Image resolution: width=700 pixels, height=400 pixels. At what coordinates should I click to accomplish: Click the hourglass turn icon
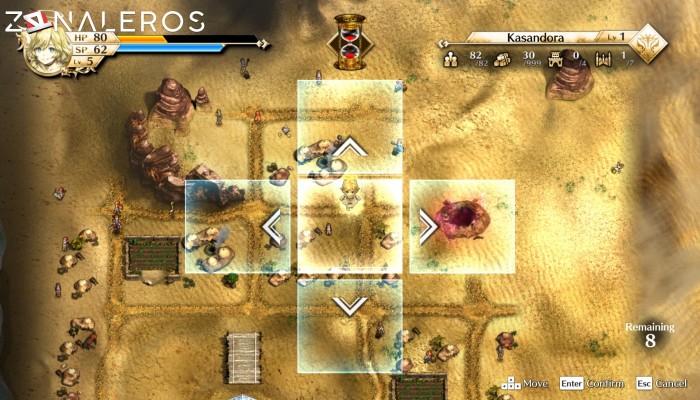[x=350, y=42]
